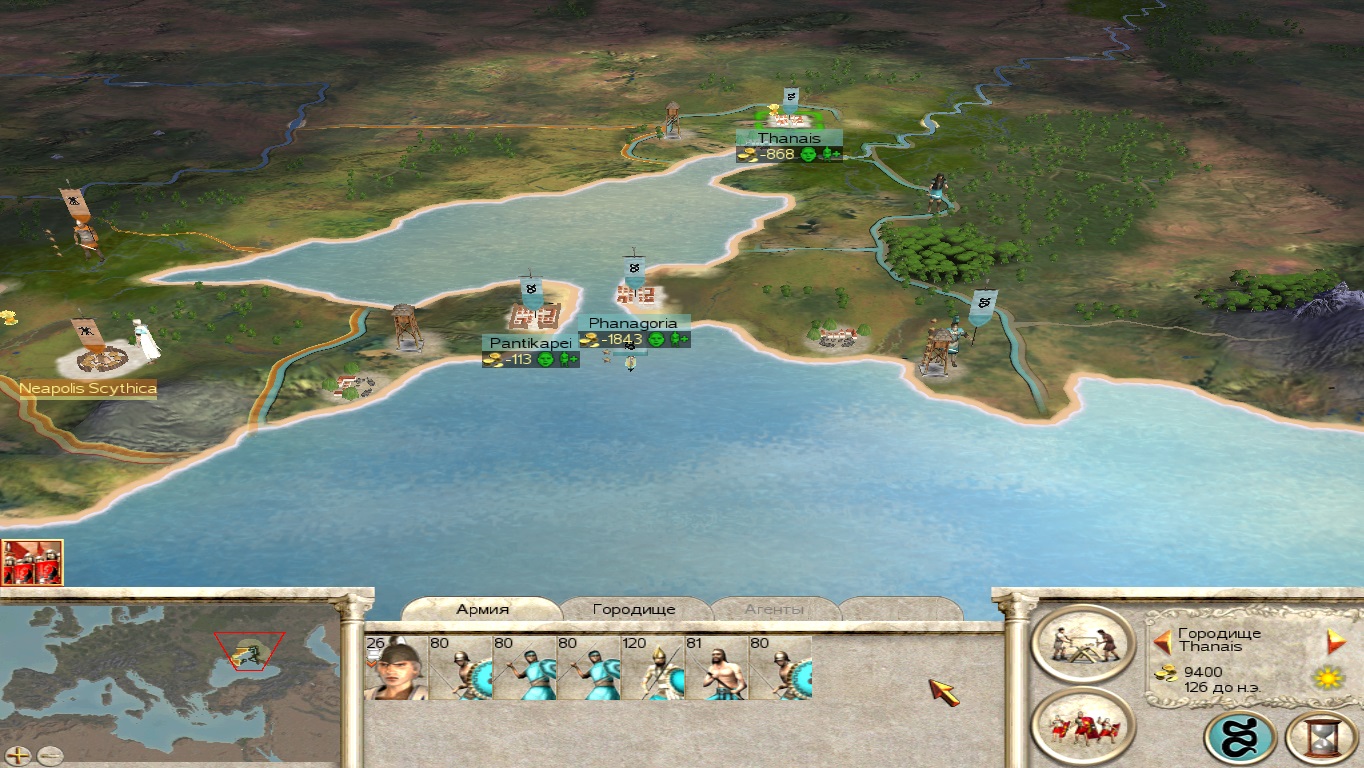
Task: Select the general's unit card with 26 men
Action: pos(396,667)
